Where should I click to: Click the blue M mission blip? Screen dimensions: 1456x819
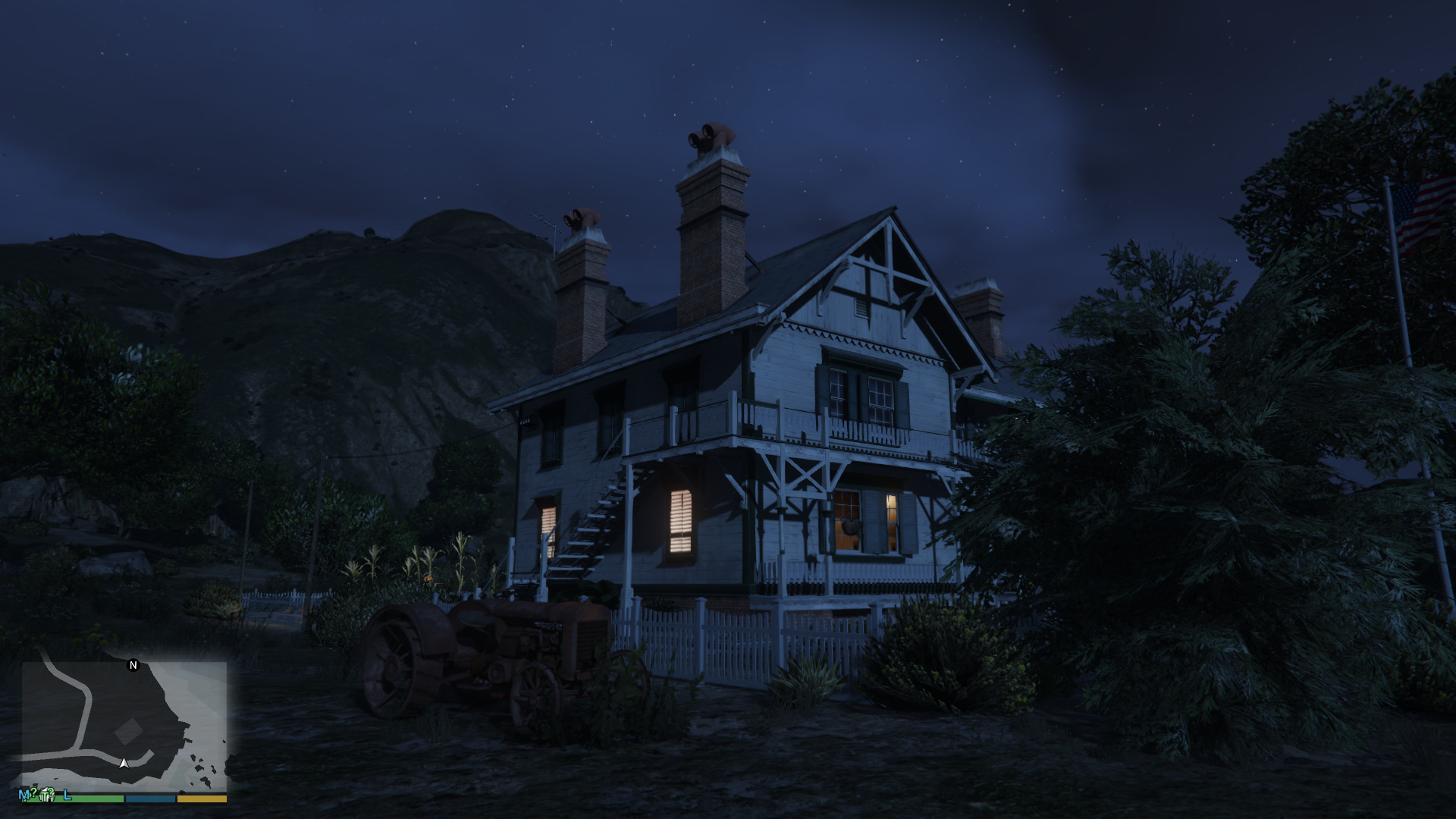tap(25, 795)
